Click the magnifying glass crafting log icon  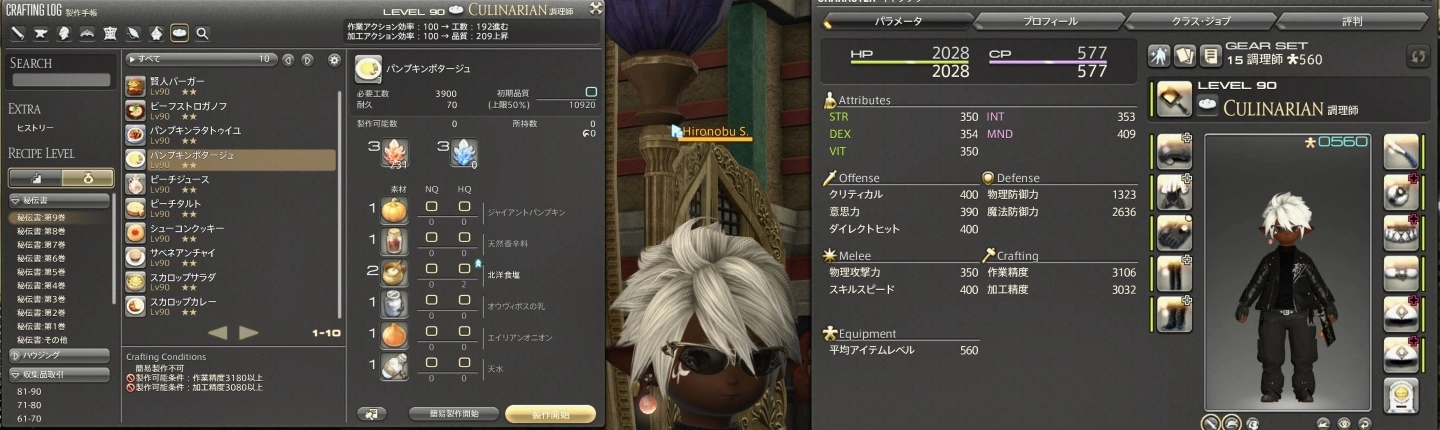click(x=203, y=34)
